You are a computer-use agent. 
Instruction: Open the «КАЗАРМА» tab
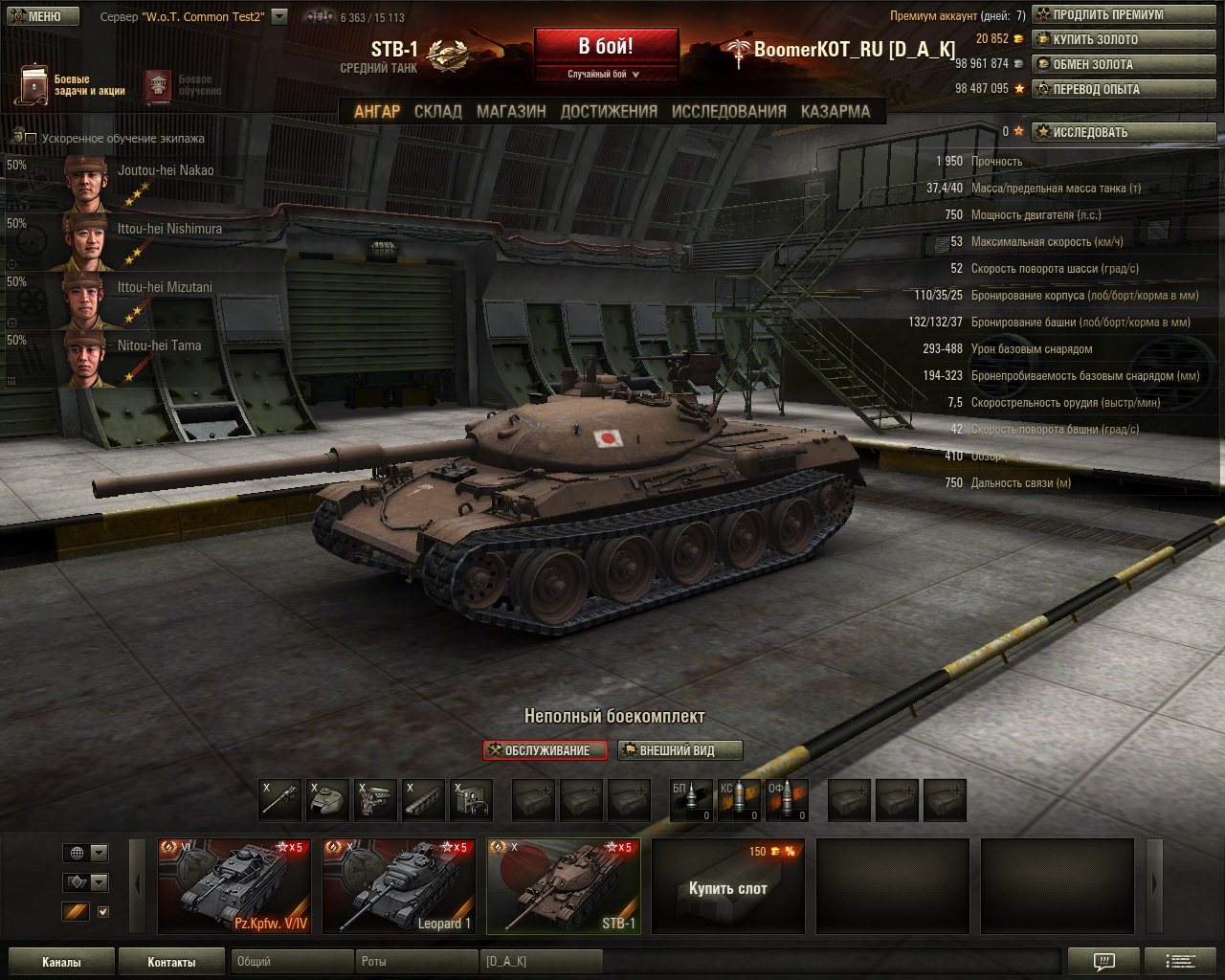pyautogui.click(x=835, y=111)
